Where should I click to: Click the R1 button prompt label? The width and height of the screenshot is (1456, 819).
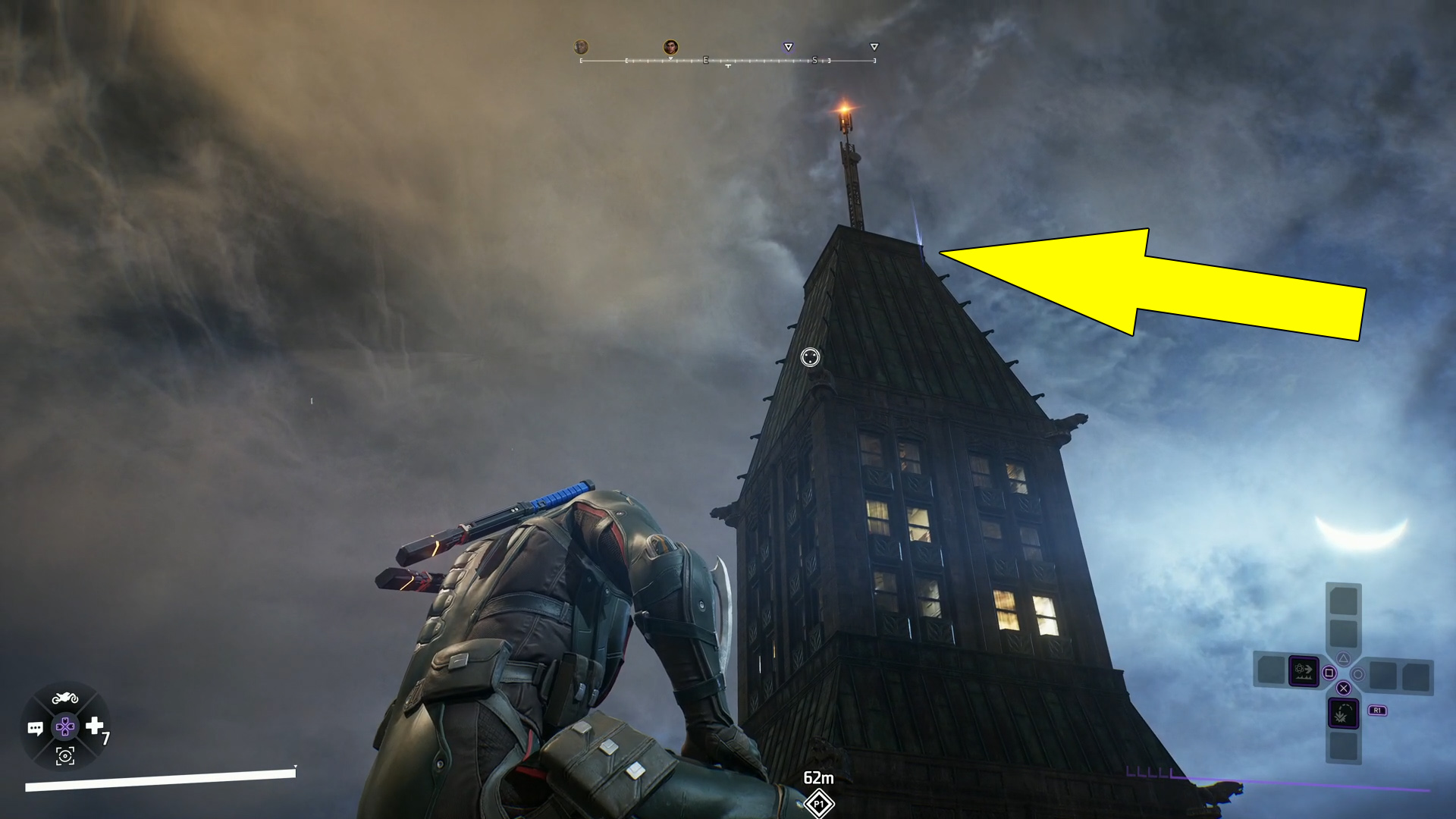[x=1377, y=711]
